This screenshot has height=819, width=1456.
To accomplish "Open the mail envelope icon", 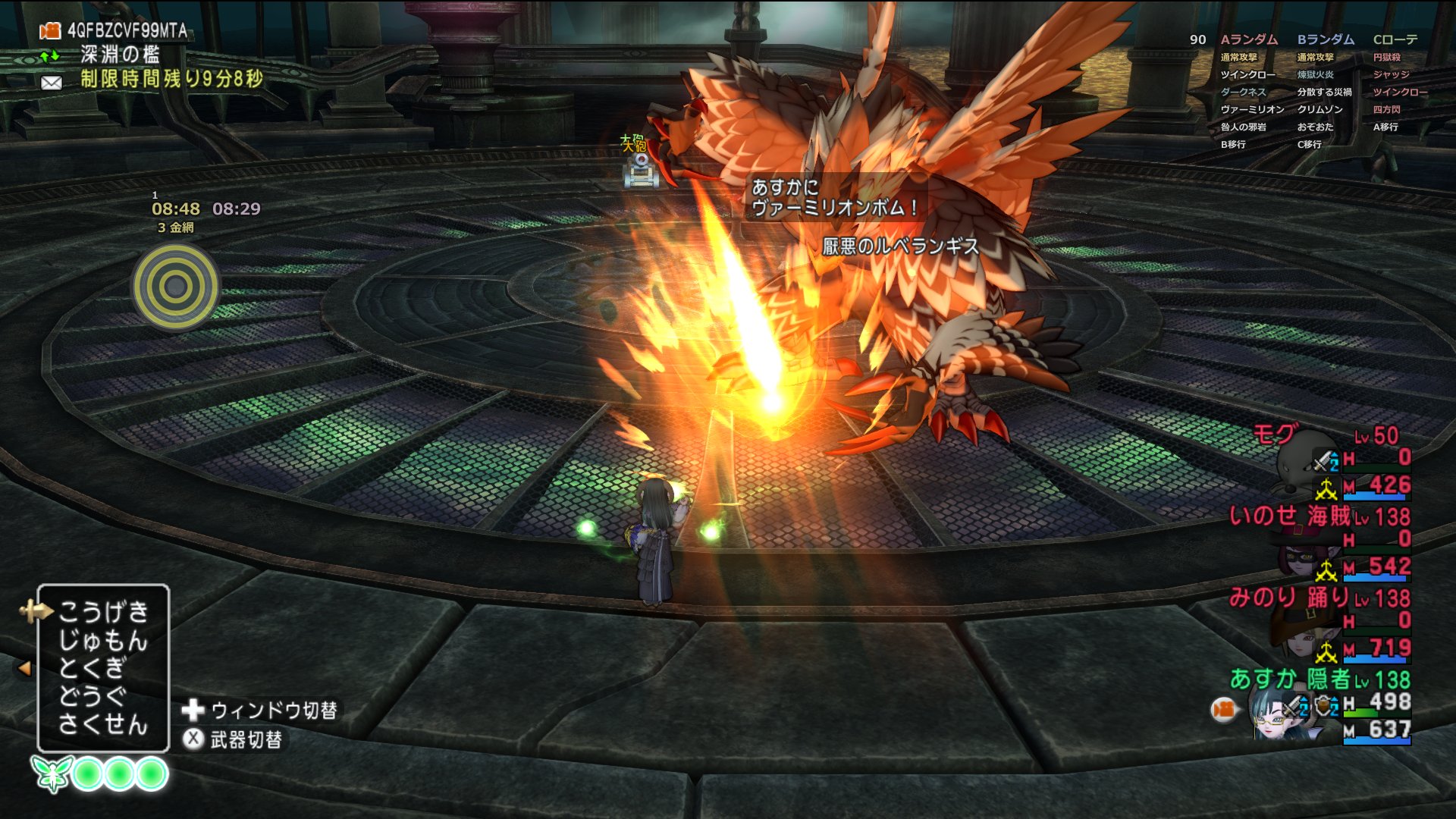I will point(52,82).
